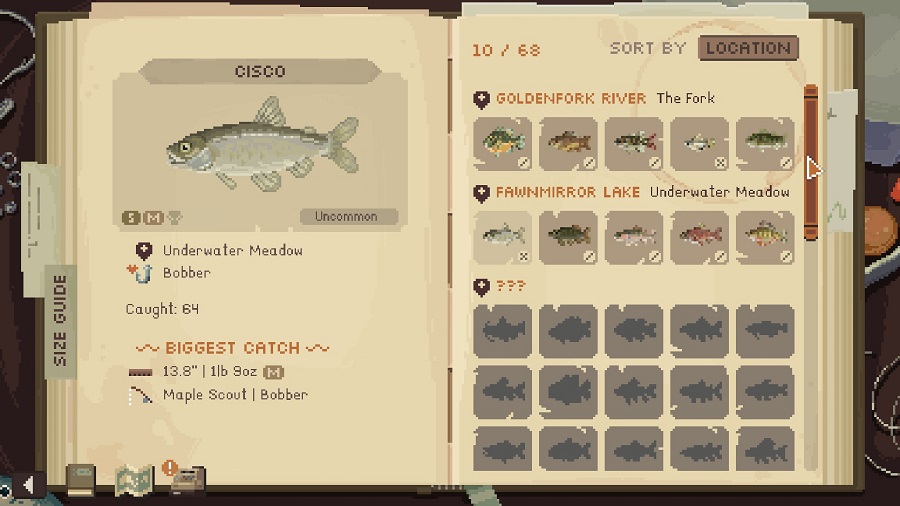Viewport: 900px width, 506px height.
Task: Select the sunfish in Goldenfork River
Action: click(503, 144)
